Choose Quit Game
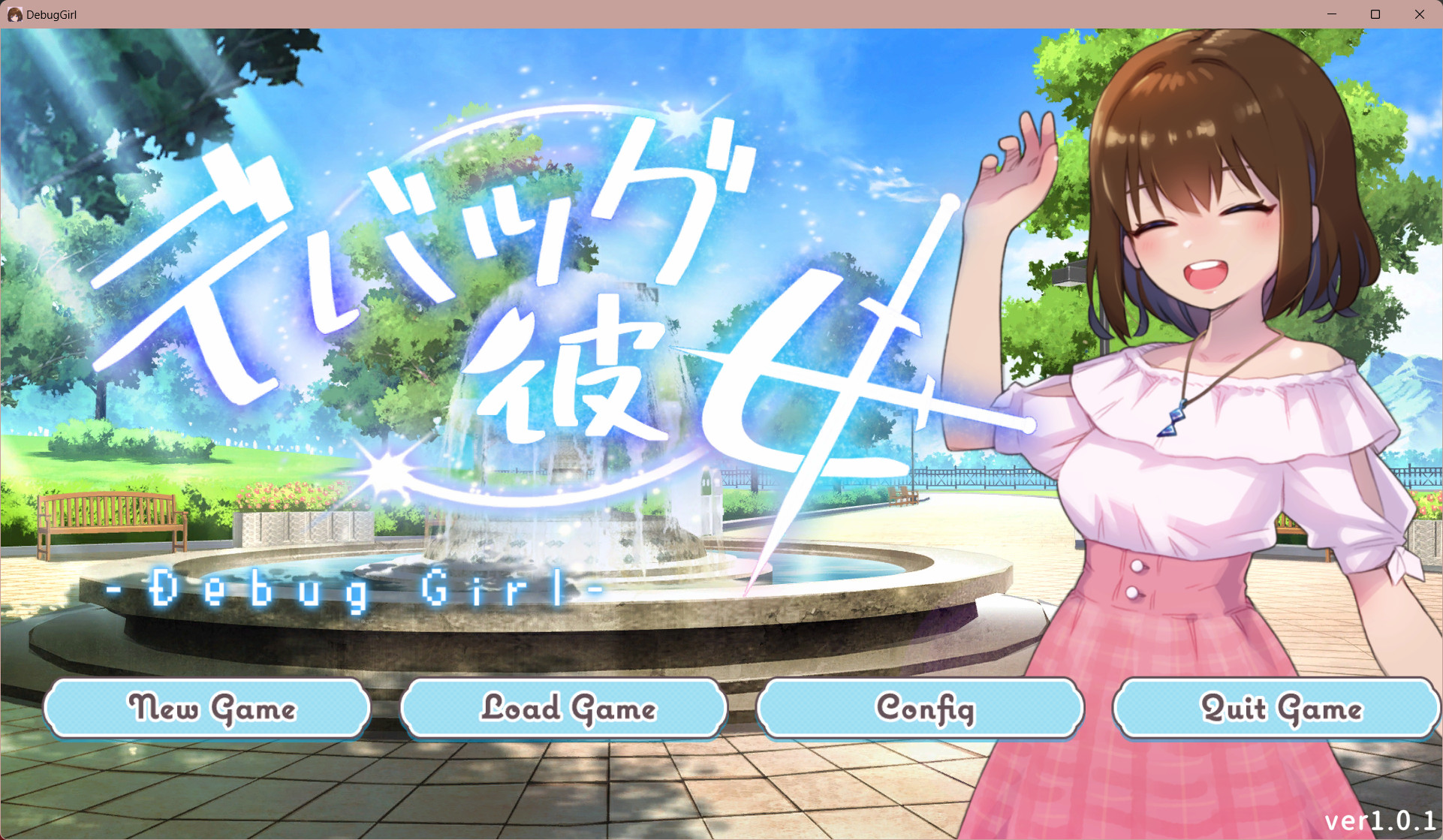This screenshot has width=1443, height=840. (x=1276, y=708)
